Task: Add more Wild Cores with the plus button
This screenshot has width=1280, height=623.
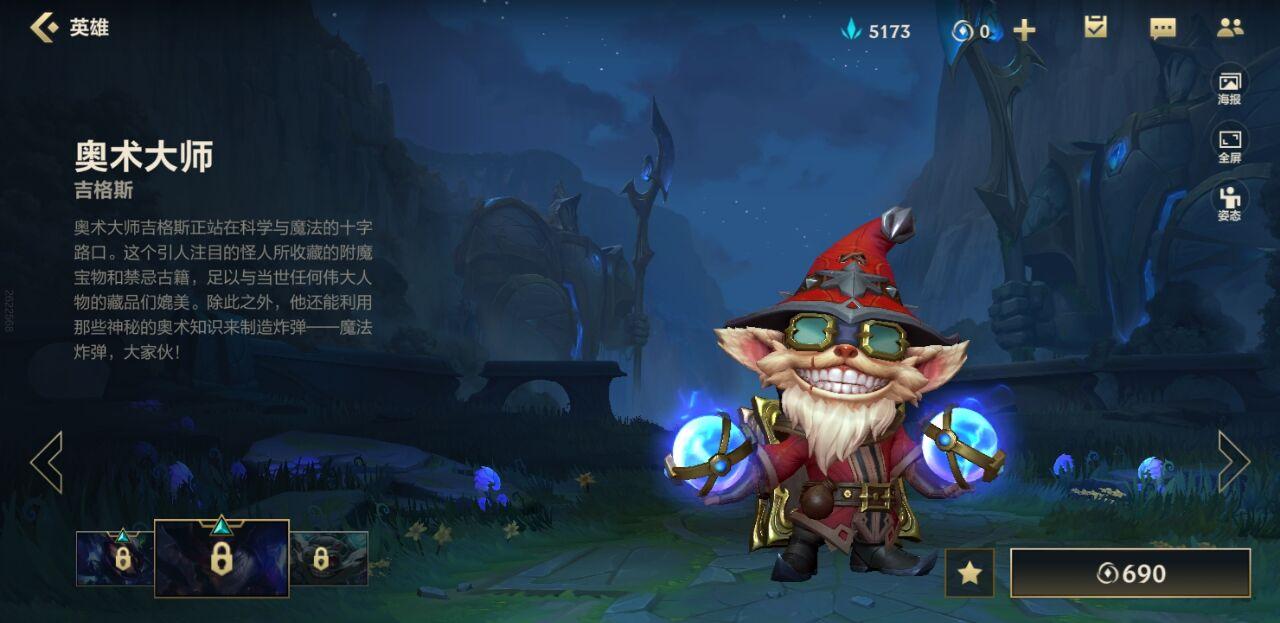Action: click(x=1024, y=30)
